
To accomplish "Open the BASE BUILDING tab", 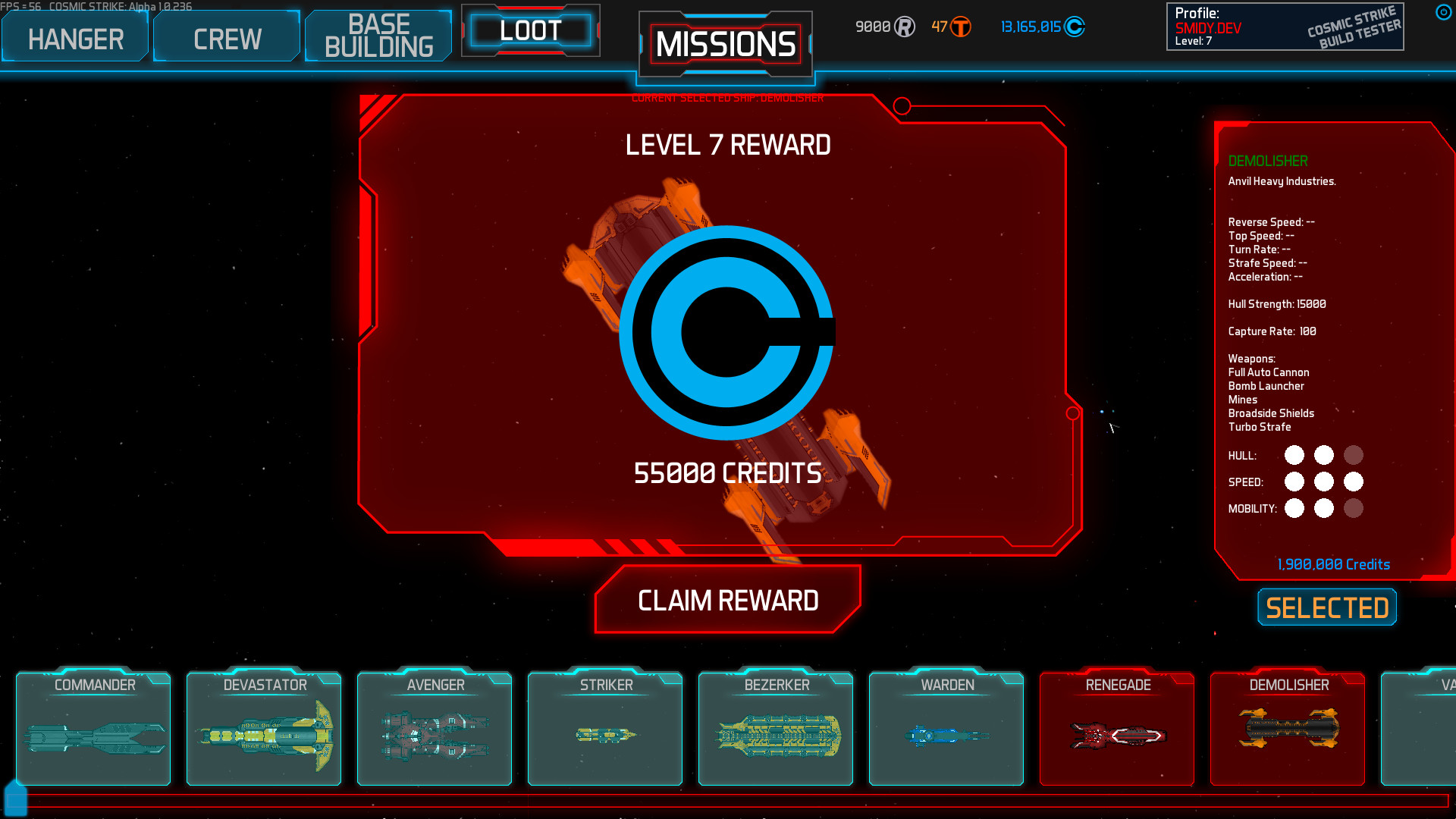I will pyautogui.click(x=378, y=35).
